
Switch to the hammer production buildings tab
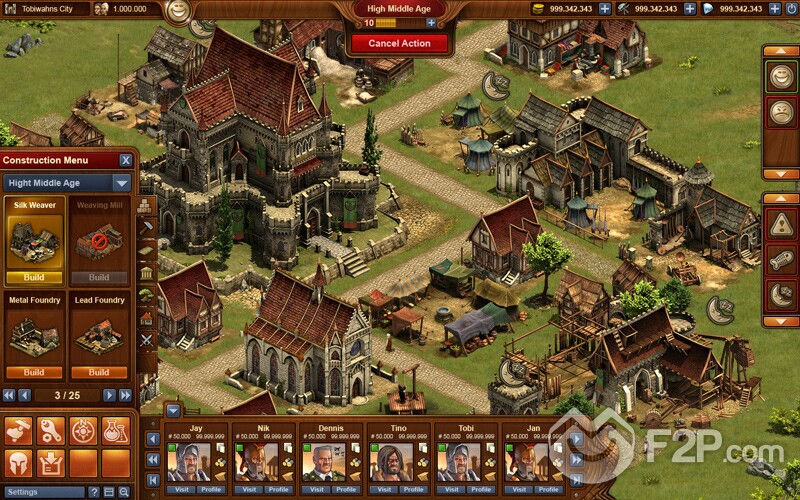(146, 229)
